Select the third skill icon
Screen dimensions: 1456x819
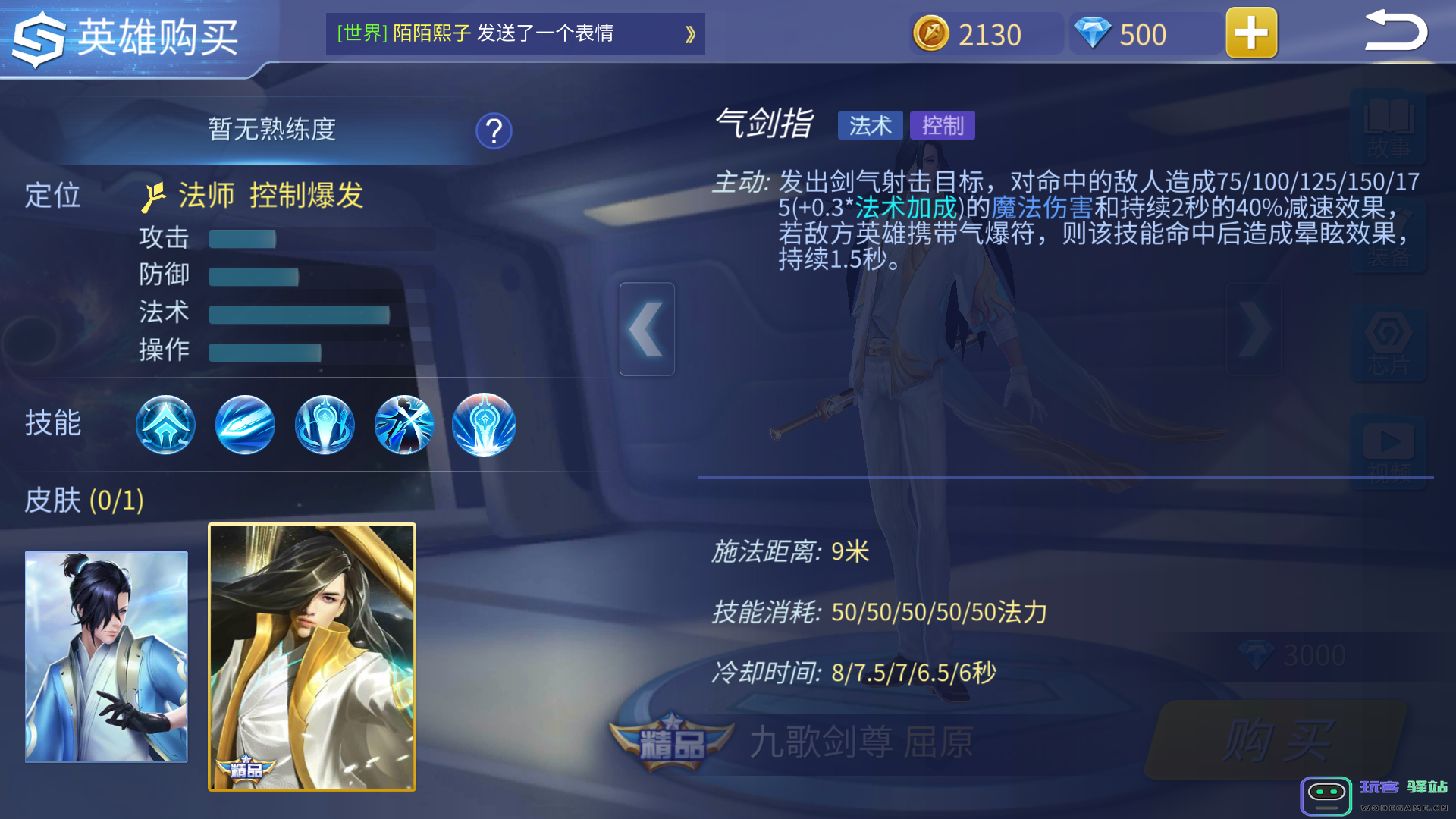coord(325,425)
